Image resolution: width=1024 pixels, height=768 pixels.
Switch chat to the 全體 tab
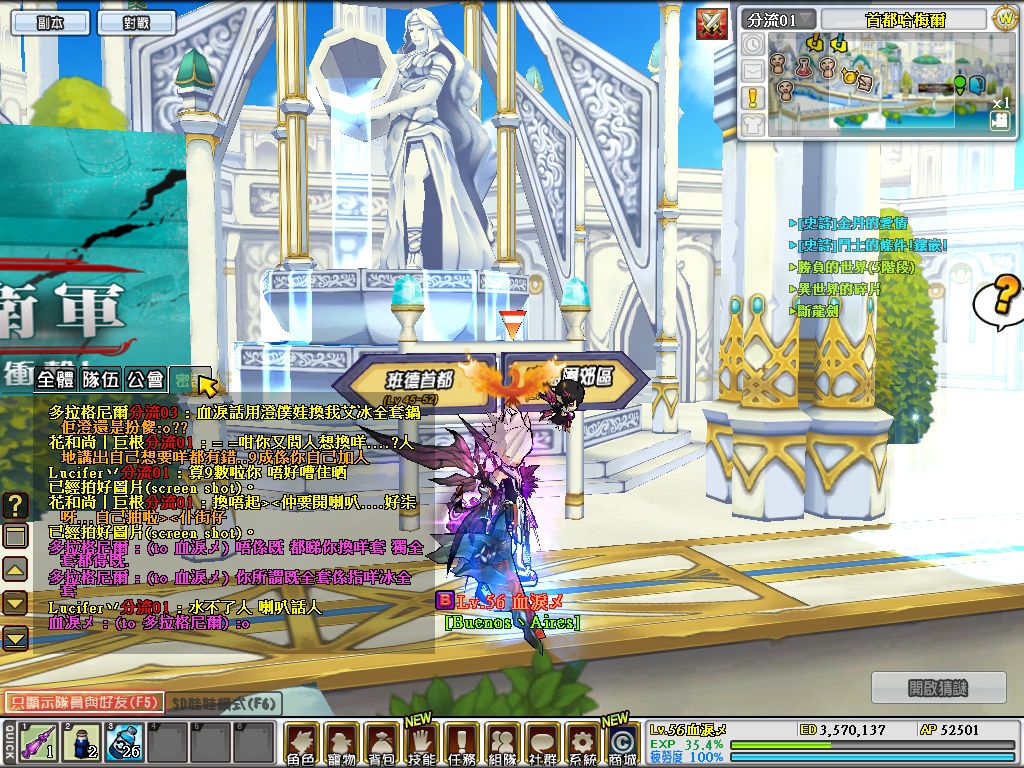pyautogui.click(x=56, y=380)
